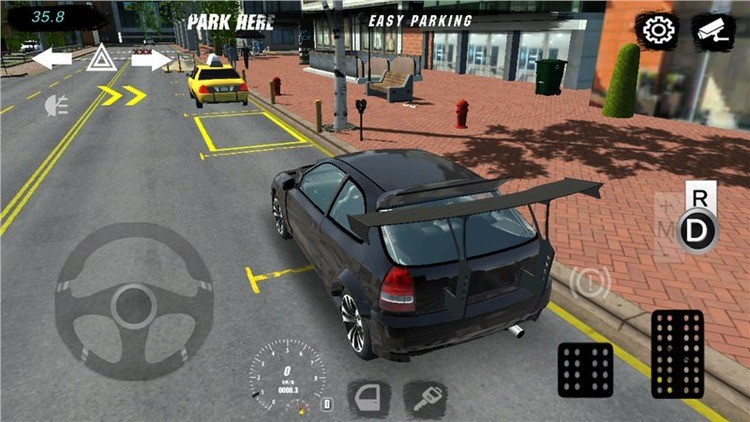The image size is (750, 422).
Task: Turn on the right turn signal arrow
Action: pos(151,60)
